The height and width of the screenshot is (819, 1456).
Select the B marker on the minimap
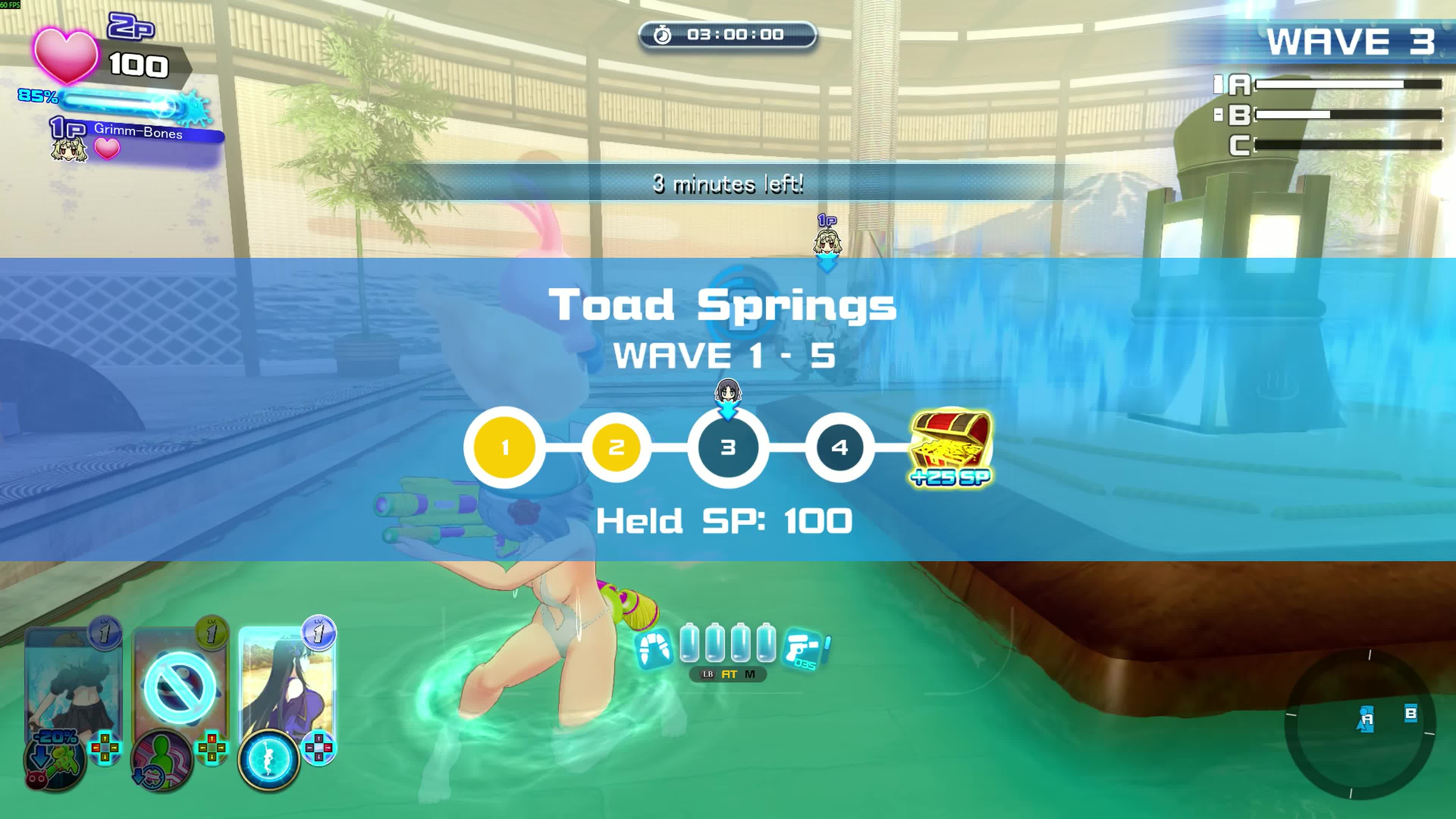pos(1411,713)
